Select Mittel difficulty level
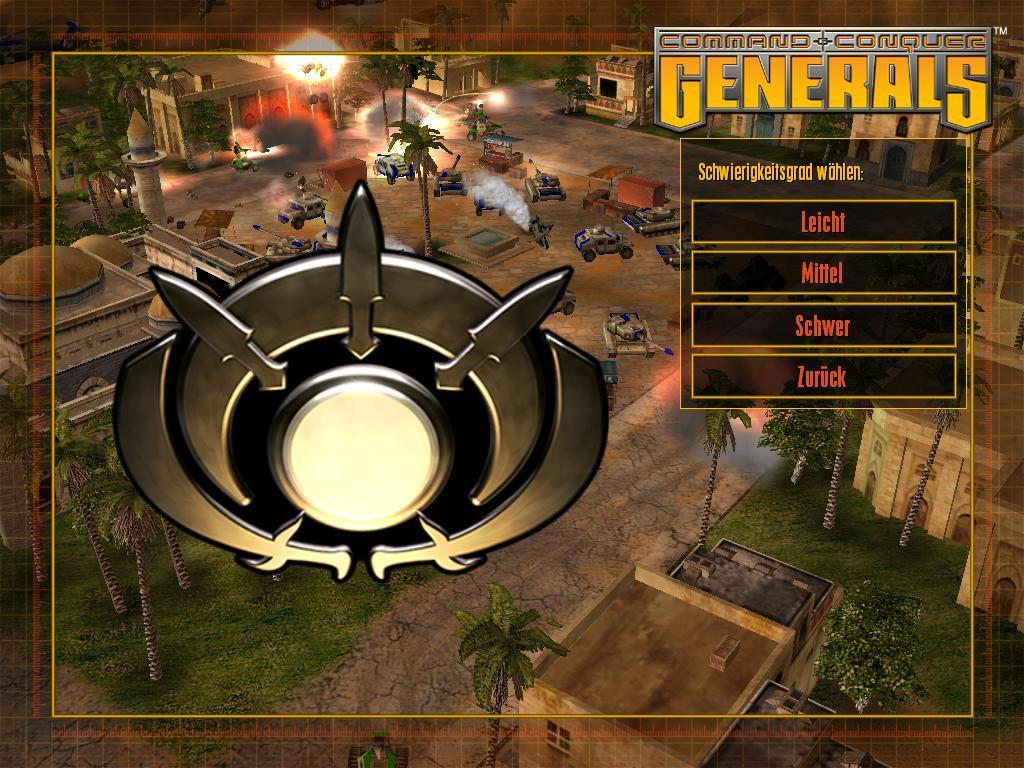The image size is (1024, 768). [x=823, y=272]
